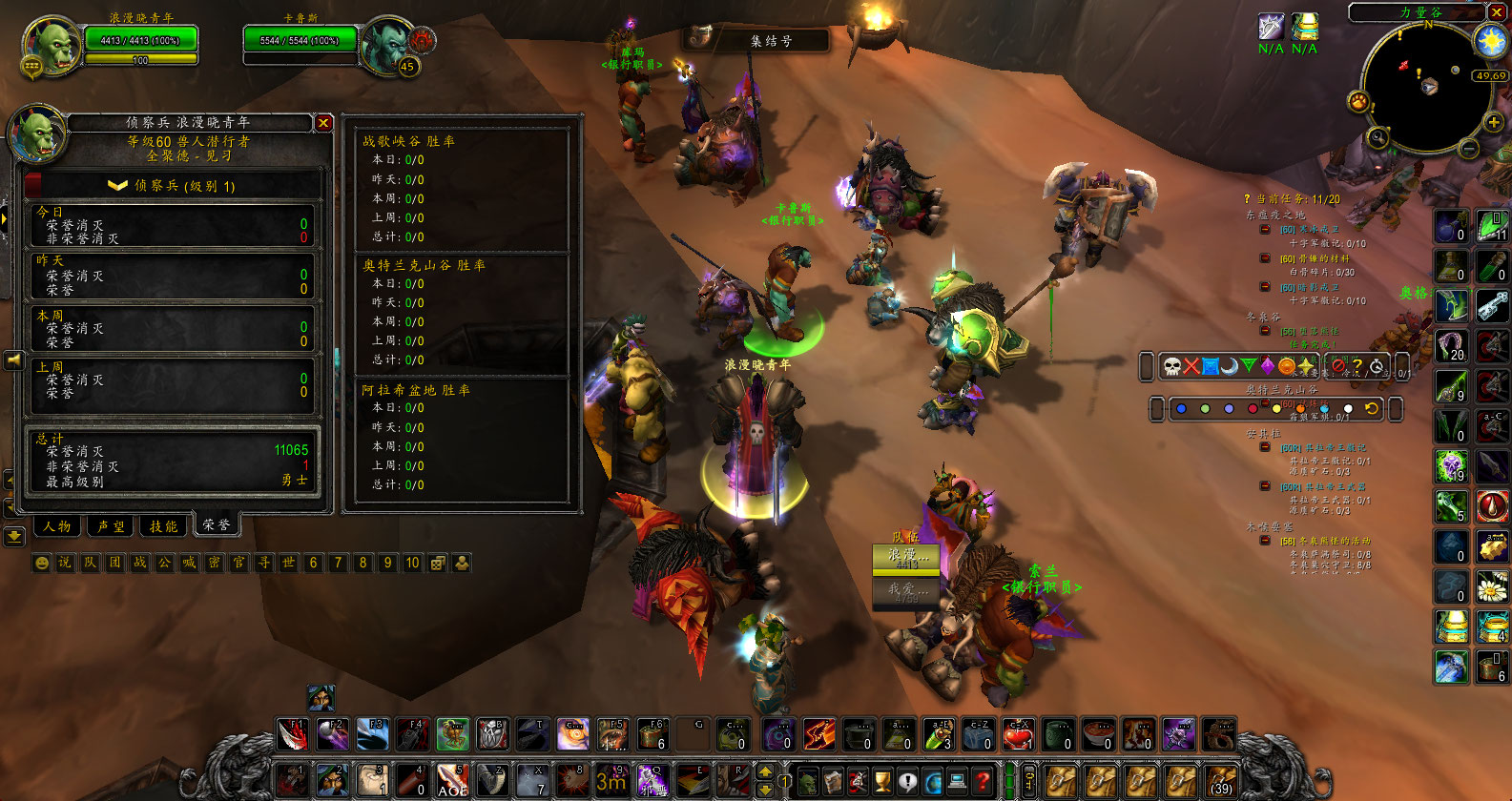Open the 声望 reputation tab
The width and height of the screenshot is (1512, 801).
(111, 525)
